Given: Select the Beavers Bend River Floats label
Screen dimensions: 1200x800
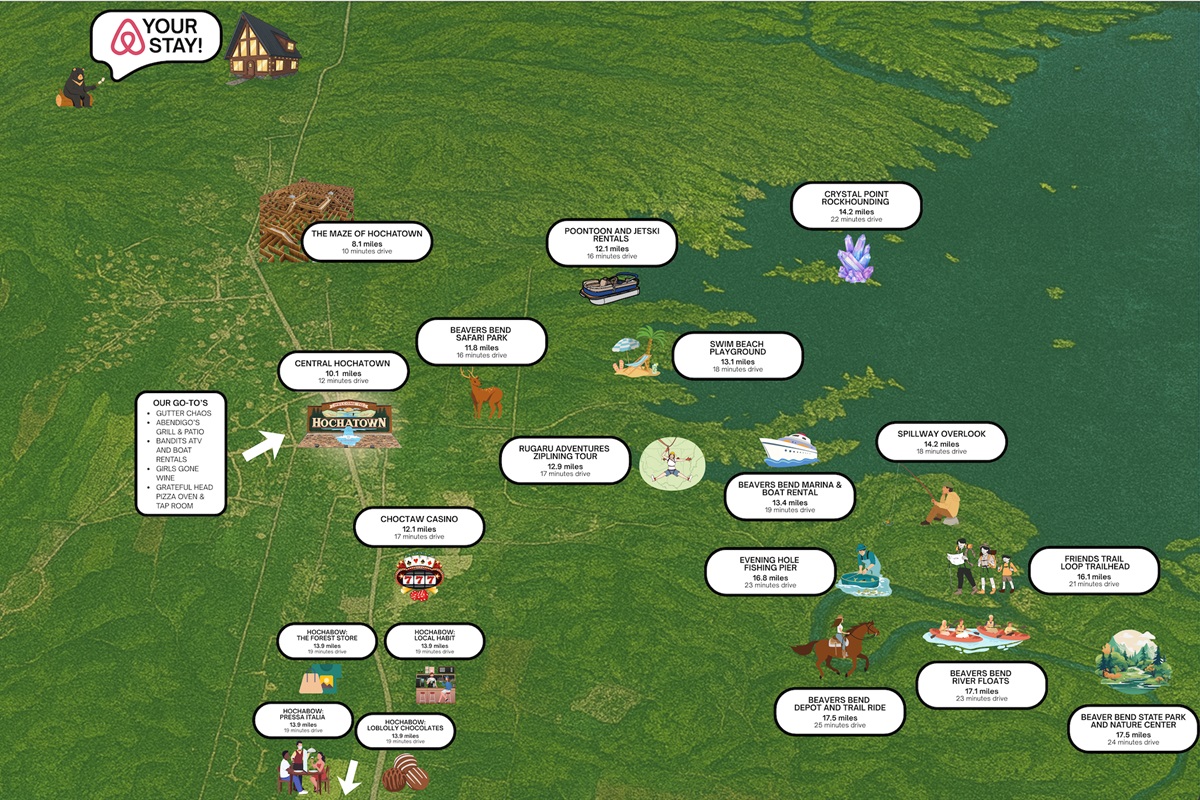Looking at the screenshot, I should pos(981,685).
